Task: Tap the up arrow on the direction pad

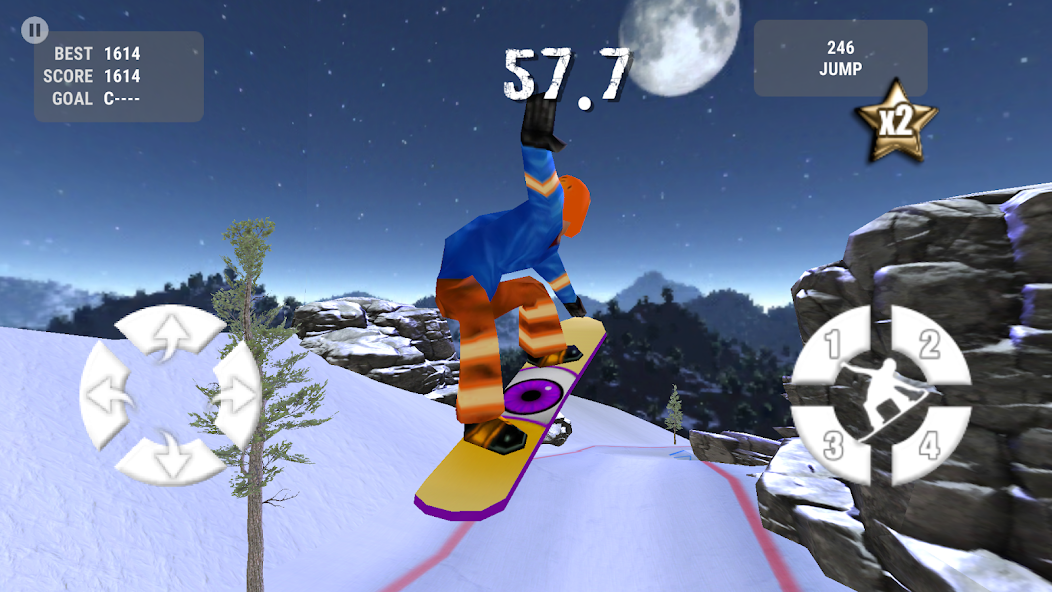Action: 169,335
